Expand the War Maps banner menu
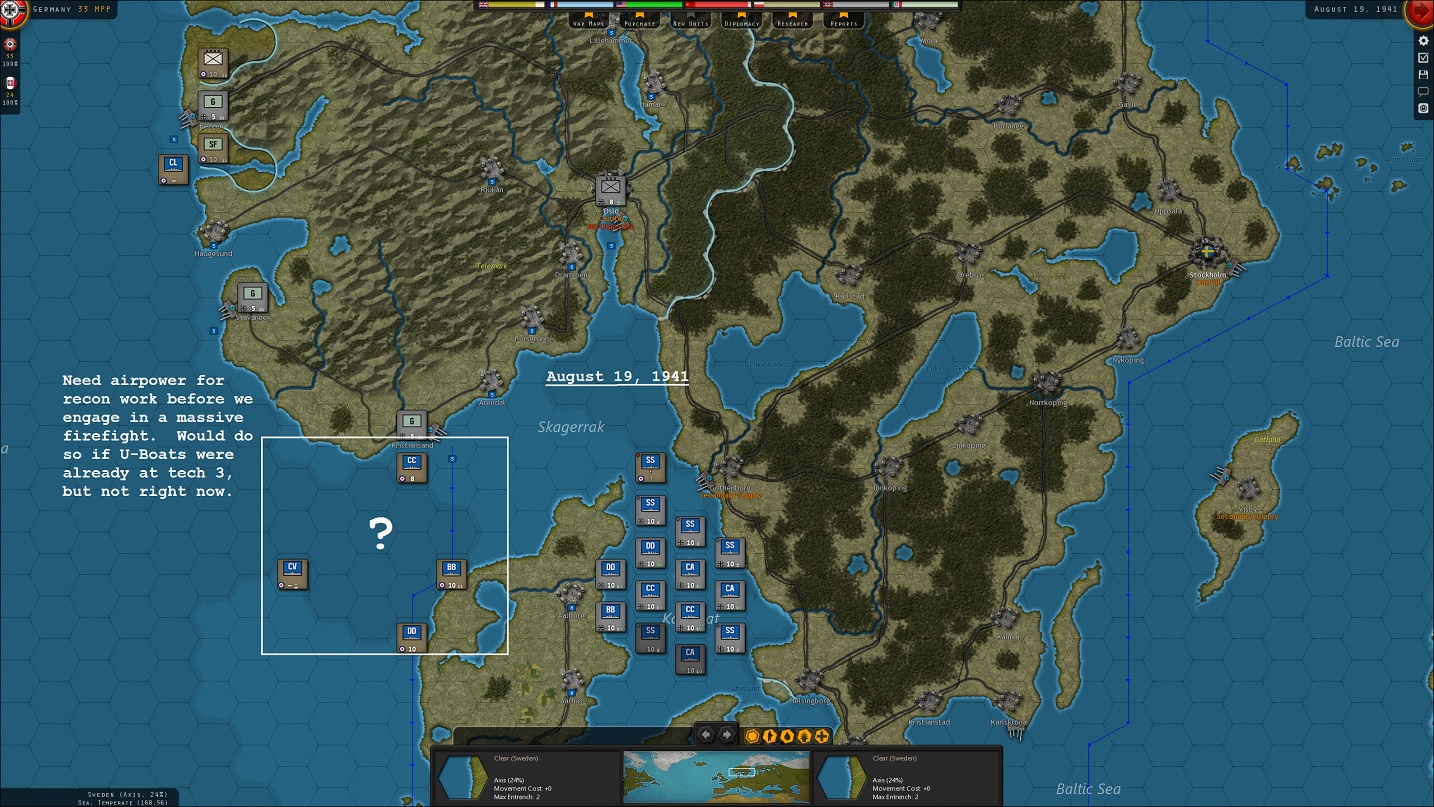 [587, 21]
